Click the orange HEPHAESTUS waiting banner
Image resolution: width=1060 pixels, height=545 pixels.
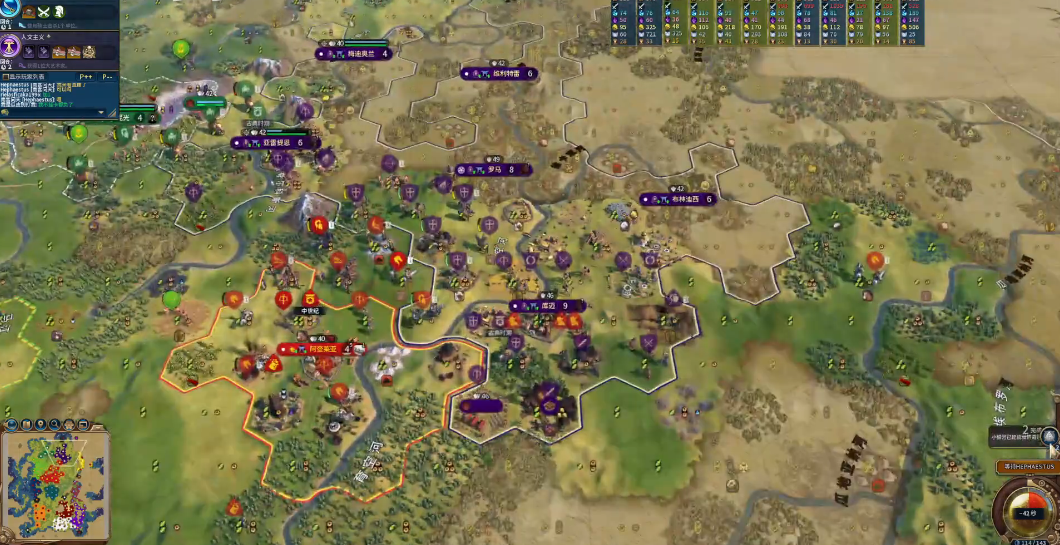[1027, 467]
